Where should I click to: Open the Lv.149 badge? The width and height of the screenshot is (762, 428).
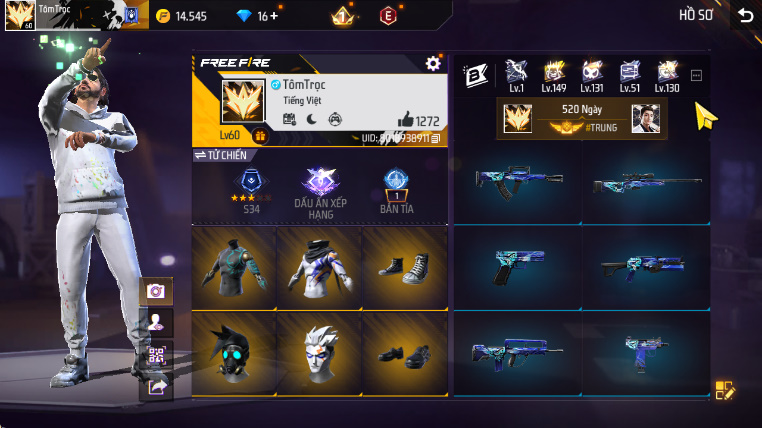(554, 75)
